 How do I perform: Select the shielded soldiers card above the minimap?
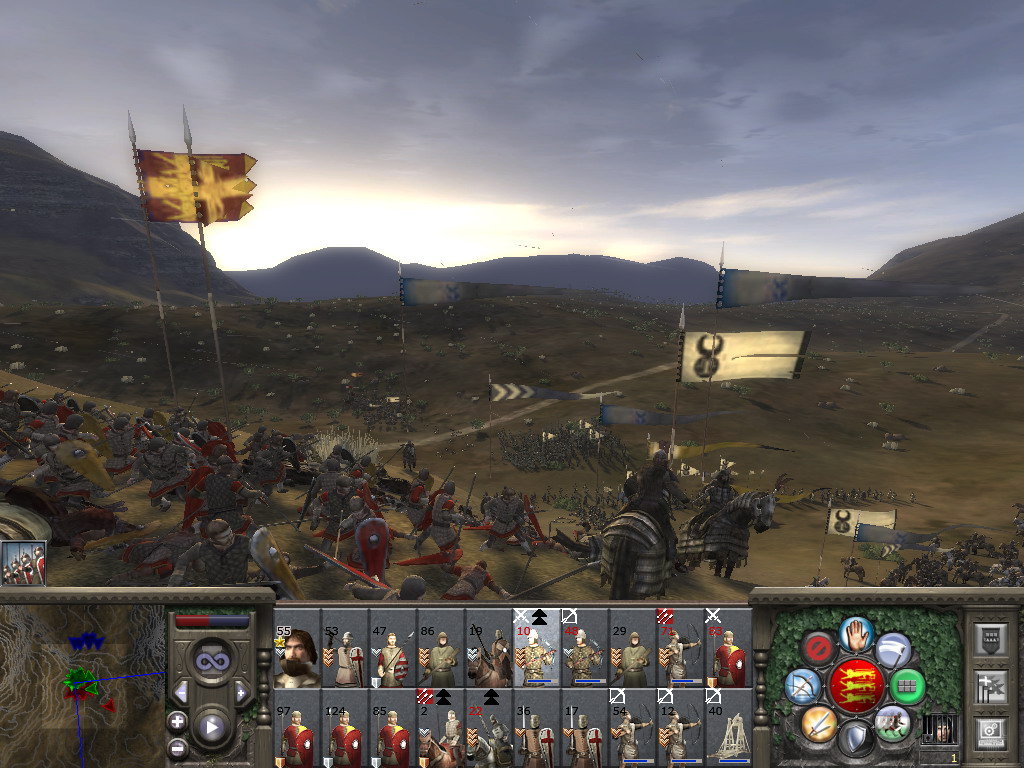[23, 563]
